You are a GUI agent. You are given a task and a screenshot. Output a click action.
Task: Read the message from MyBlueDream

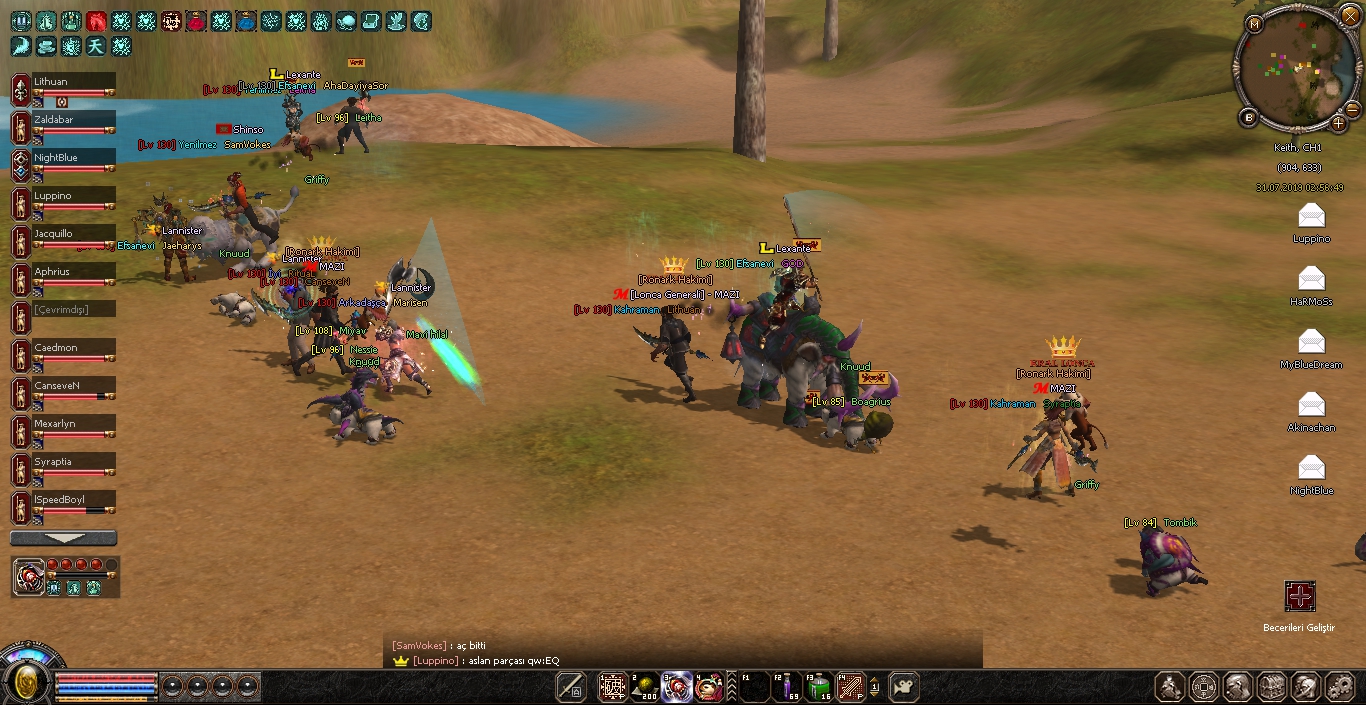pyautogui.click(x=1311, y=342)
